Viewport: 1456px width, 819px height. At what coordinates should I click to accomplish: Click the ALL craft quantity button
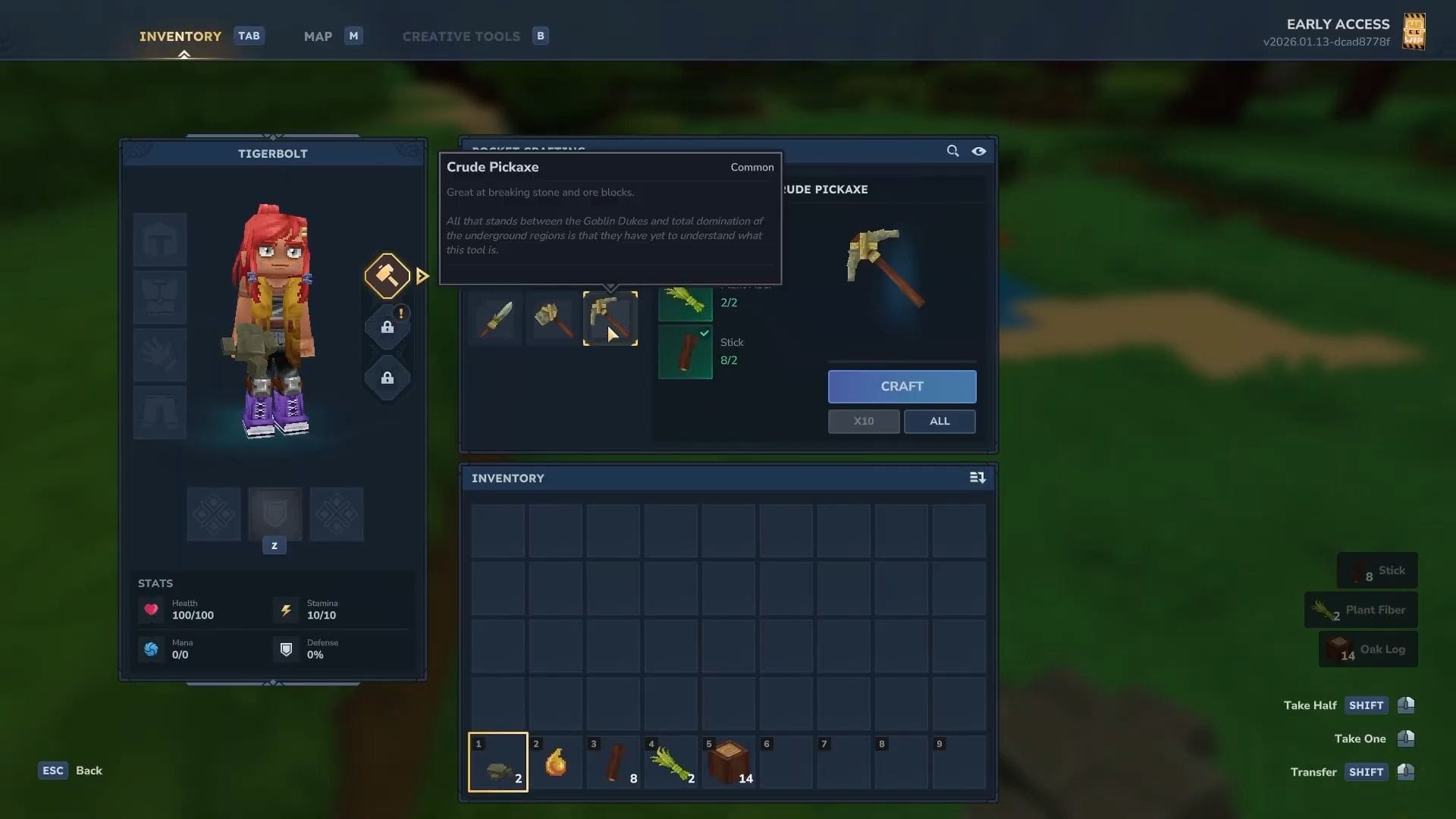point(940,422)
